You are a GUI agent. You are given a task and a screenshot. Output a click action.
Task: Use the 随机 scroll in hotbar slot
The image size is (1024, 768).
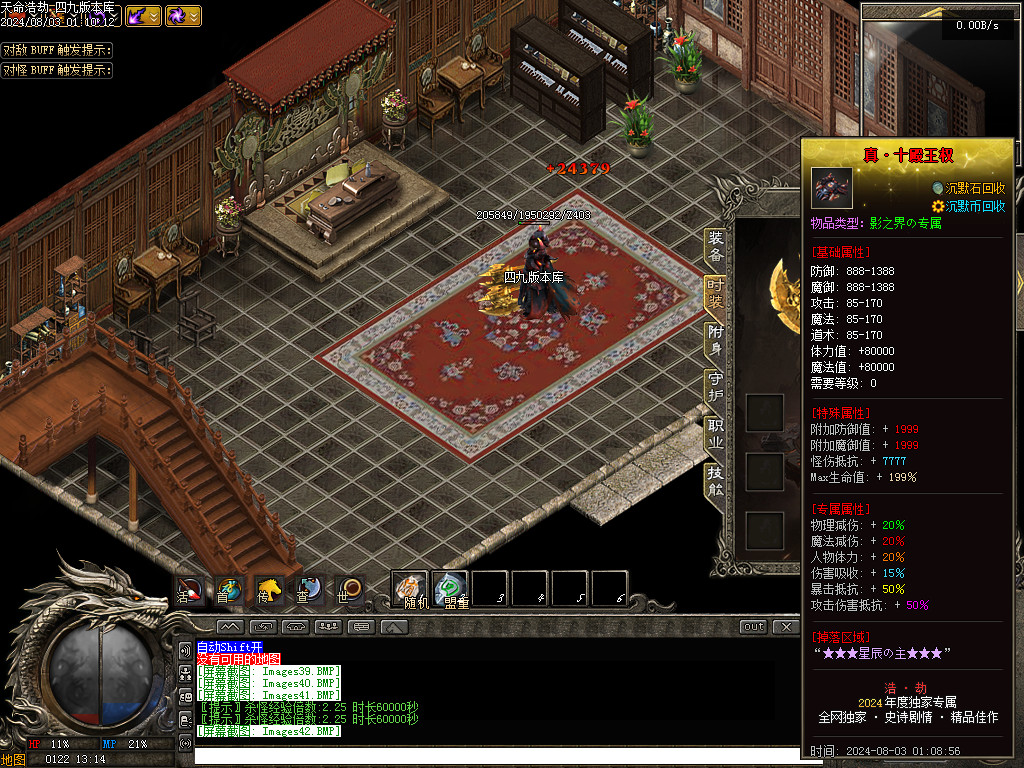tap(410, 588)
